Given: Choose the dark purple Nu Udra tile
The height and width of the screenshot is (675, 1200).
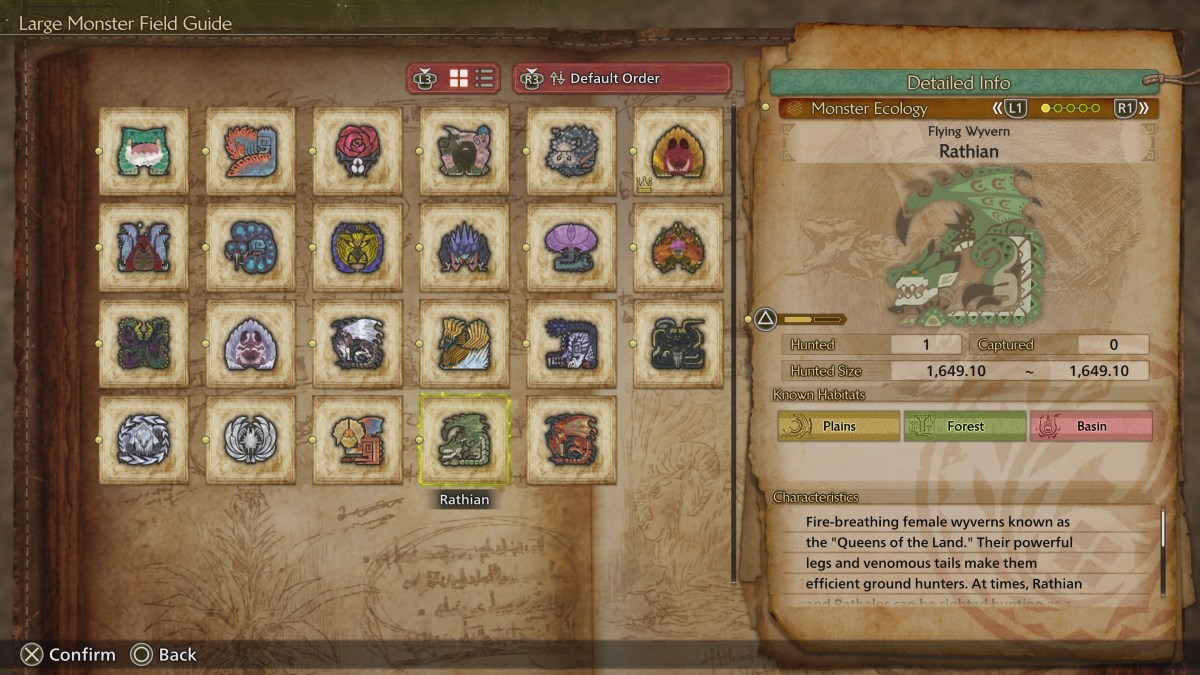Looking at the screenshot, I should pyautogui.click(x=144, y=343).
